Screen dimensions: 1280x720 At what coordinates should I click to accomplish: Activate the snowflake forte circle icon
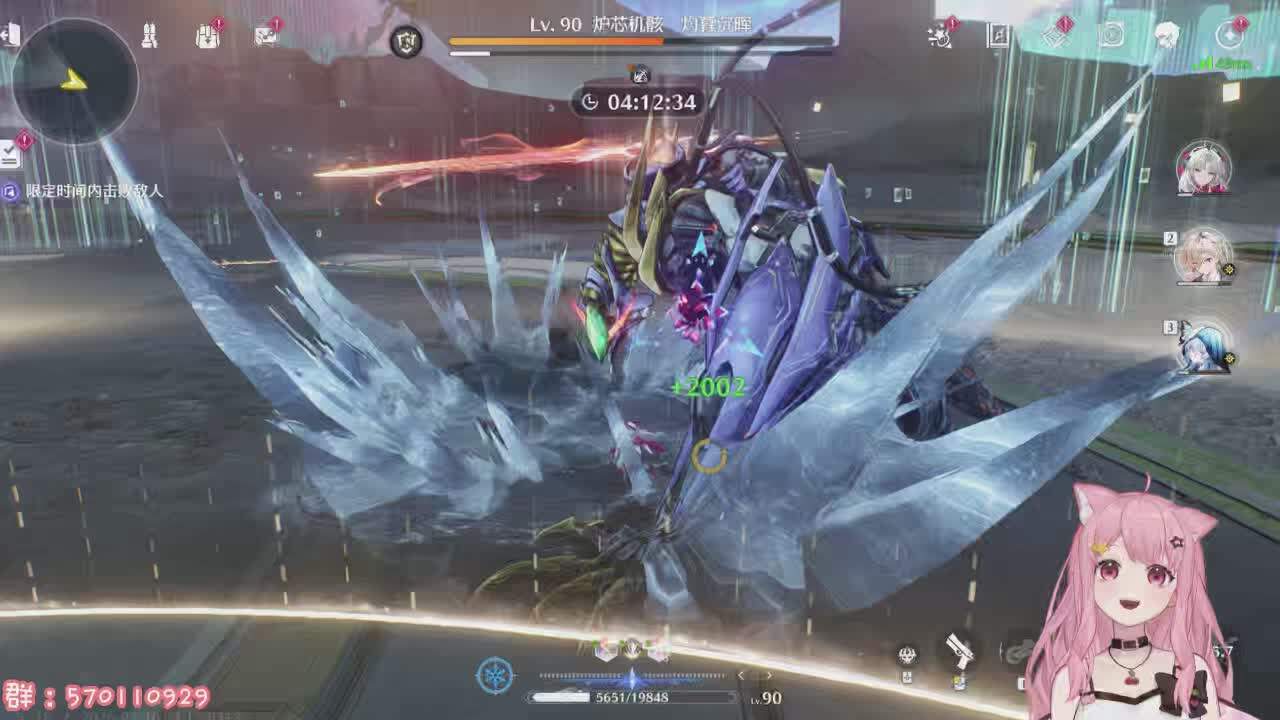tap(496, 676)
